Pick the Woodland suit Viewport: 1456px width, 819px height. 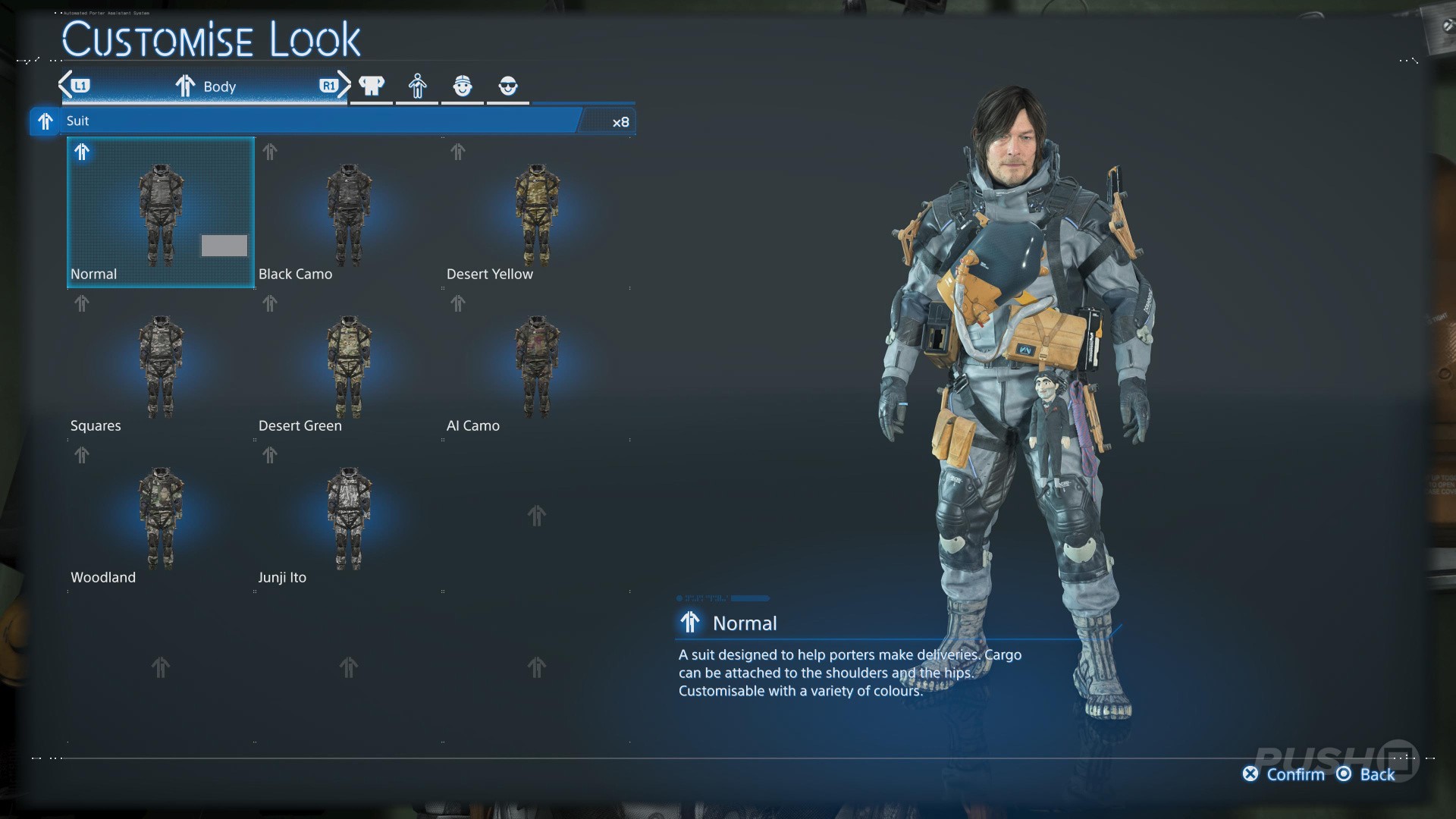(161, 517)
